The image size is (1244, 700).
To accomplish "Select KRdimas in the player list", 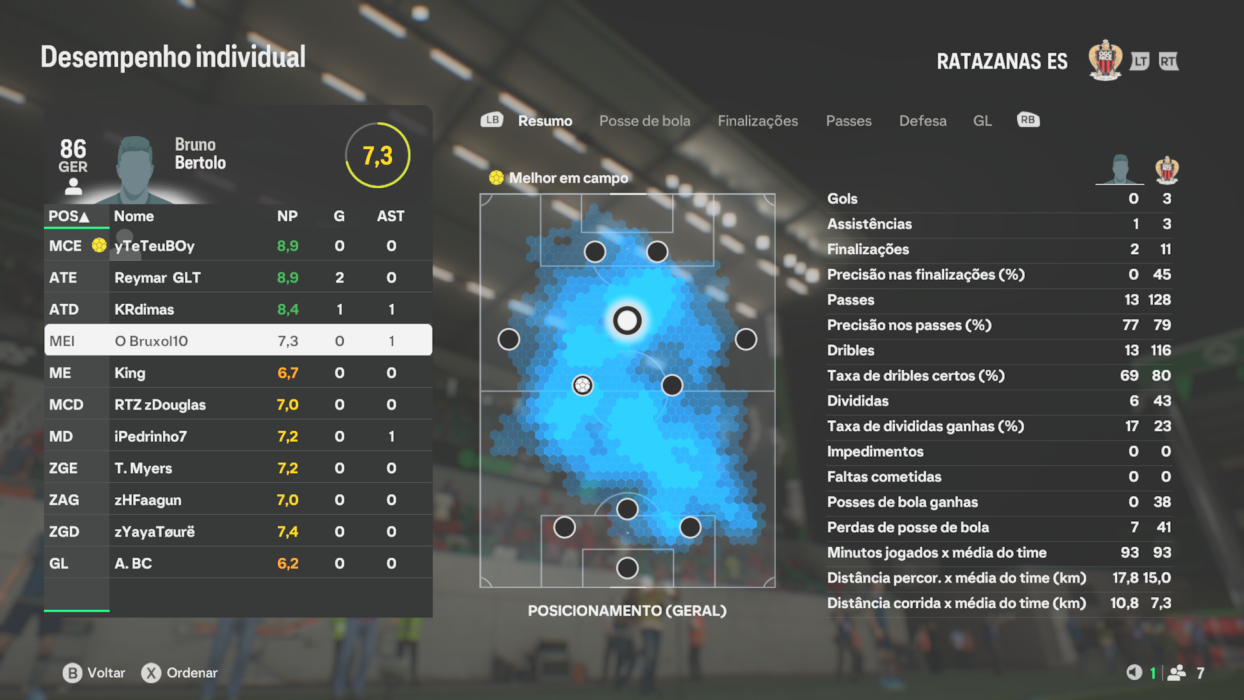I will pyautogui.click(x=238, y=310).
